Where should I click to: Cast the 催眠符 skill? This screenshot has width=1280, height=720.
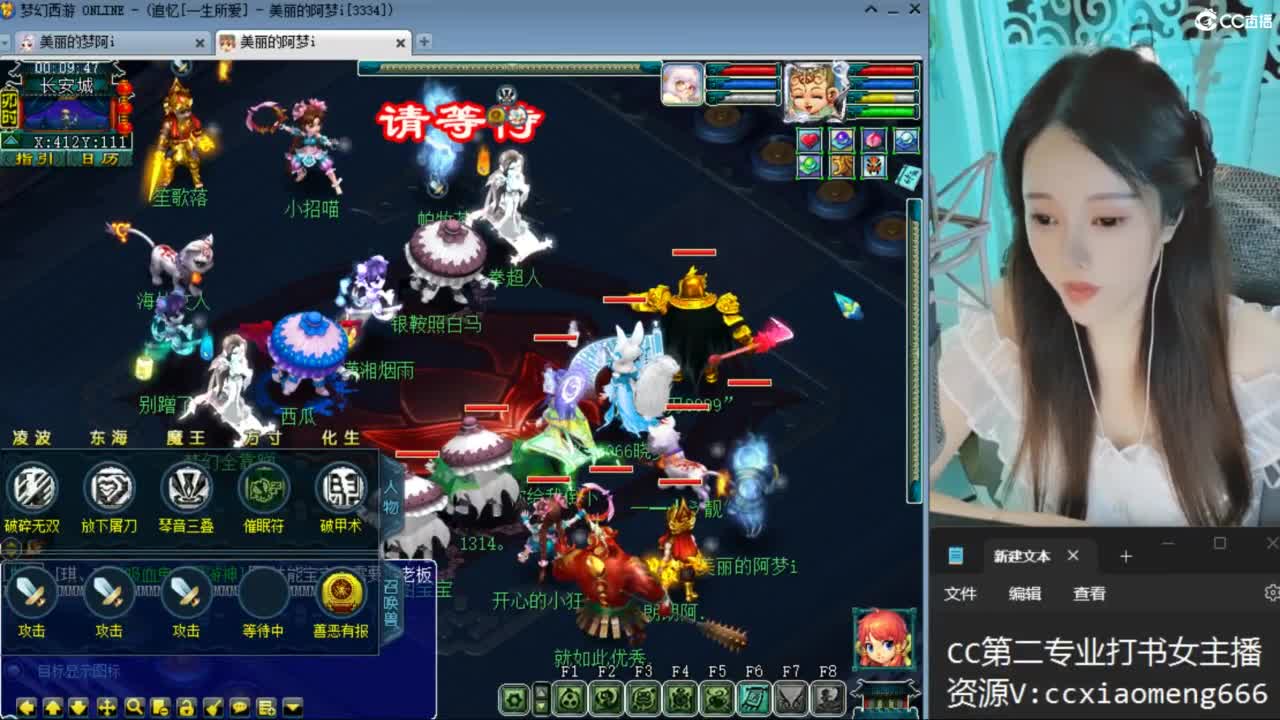[262, 490]
